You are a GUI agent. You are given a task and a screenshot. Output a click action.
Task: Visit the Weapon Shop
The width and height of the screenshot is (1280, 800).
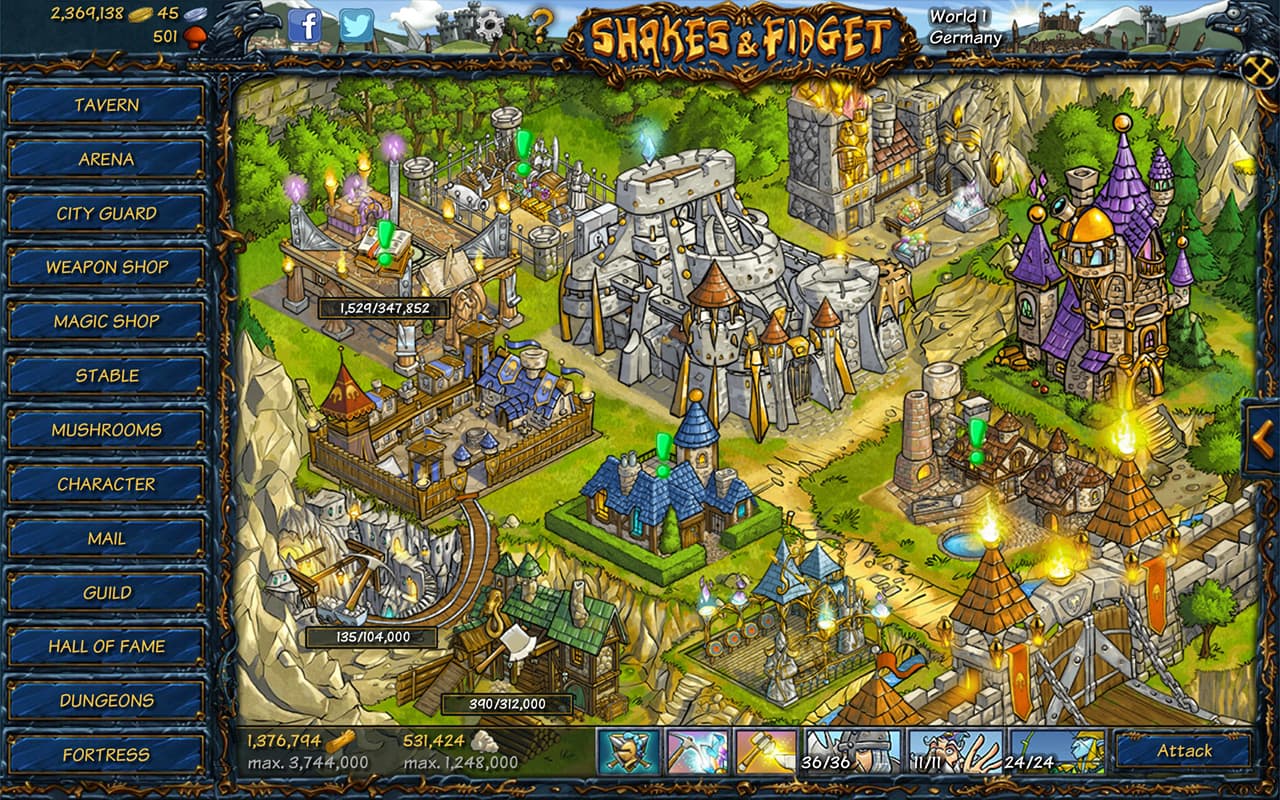[106, 267]
